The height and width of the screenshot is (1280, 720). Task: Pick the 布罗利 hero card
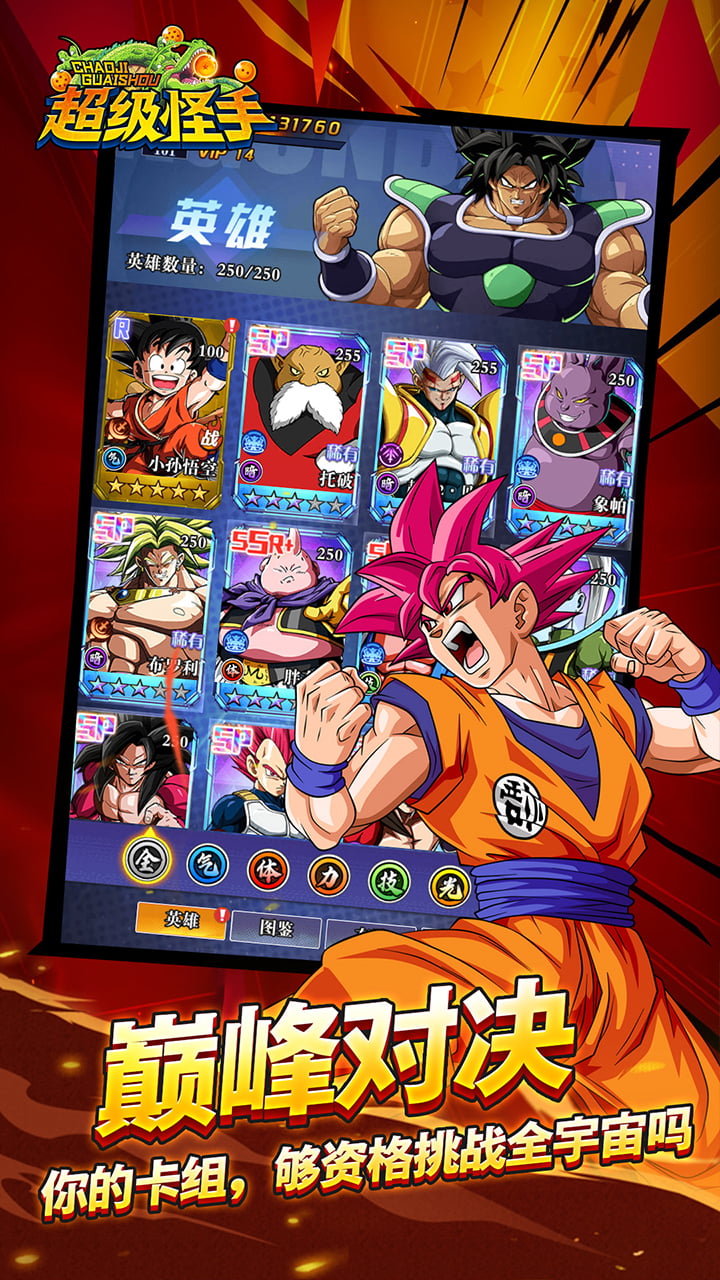click(150, 605)
